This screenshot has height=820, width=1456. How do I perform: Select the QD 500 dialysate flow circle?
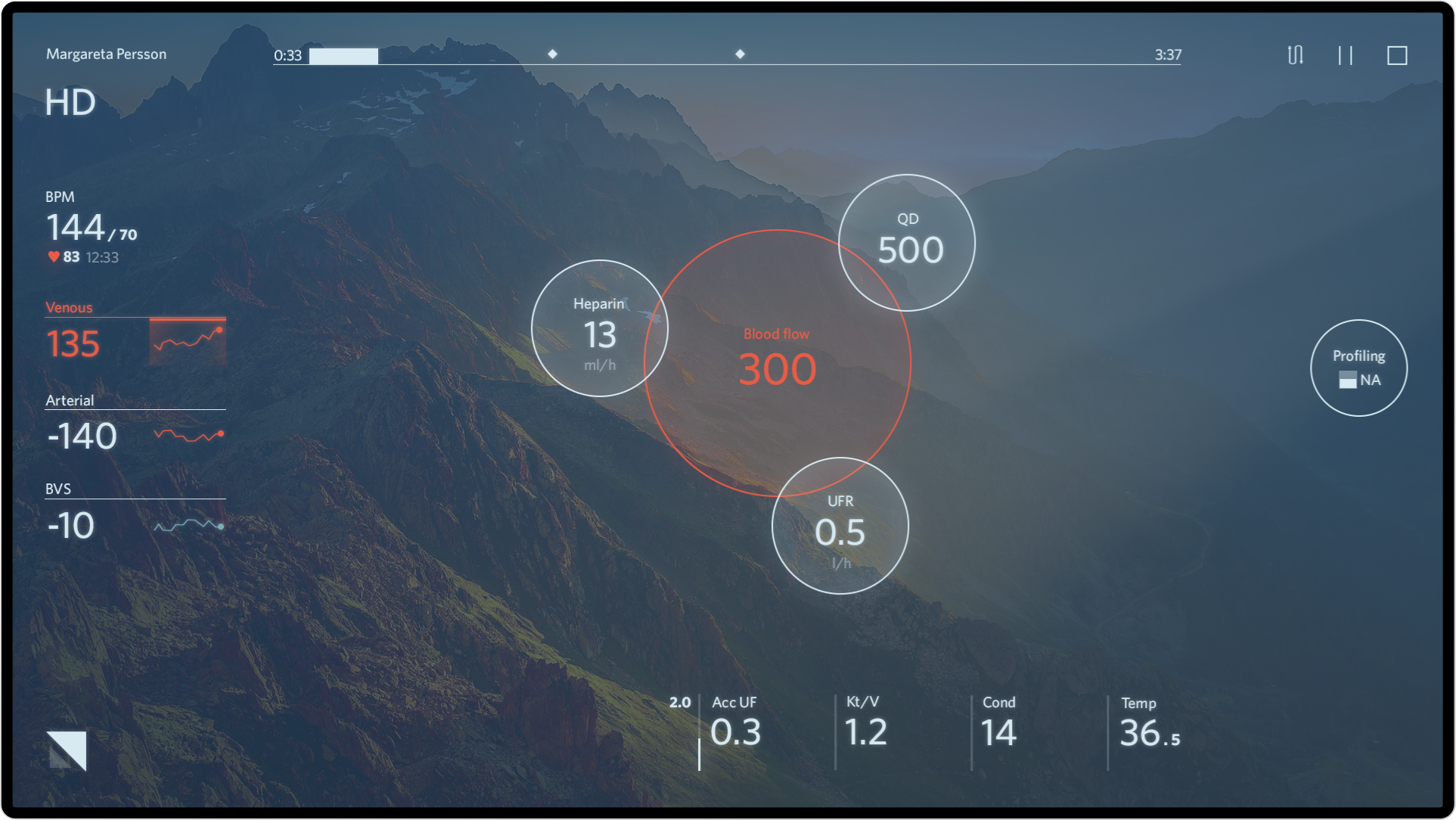point(908,242)
